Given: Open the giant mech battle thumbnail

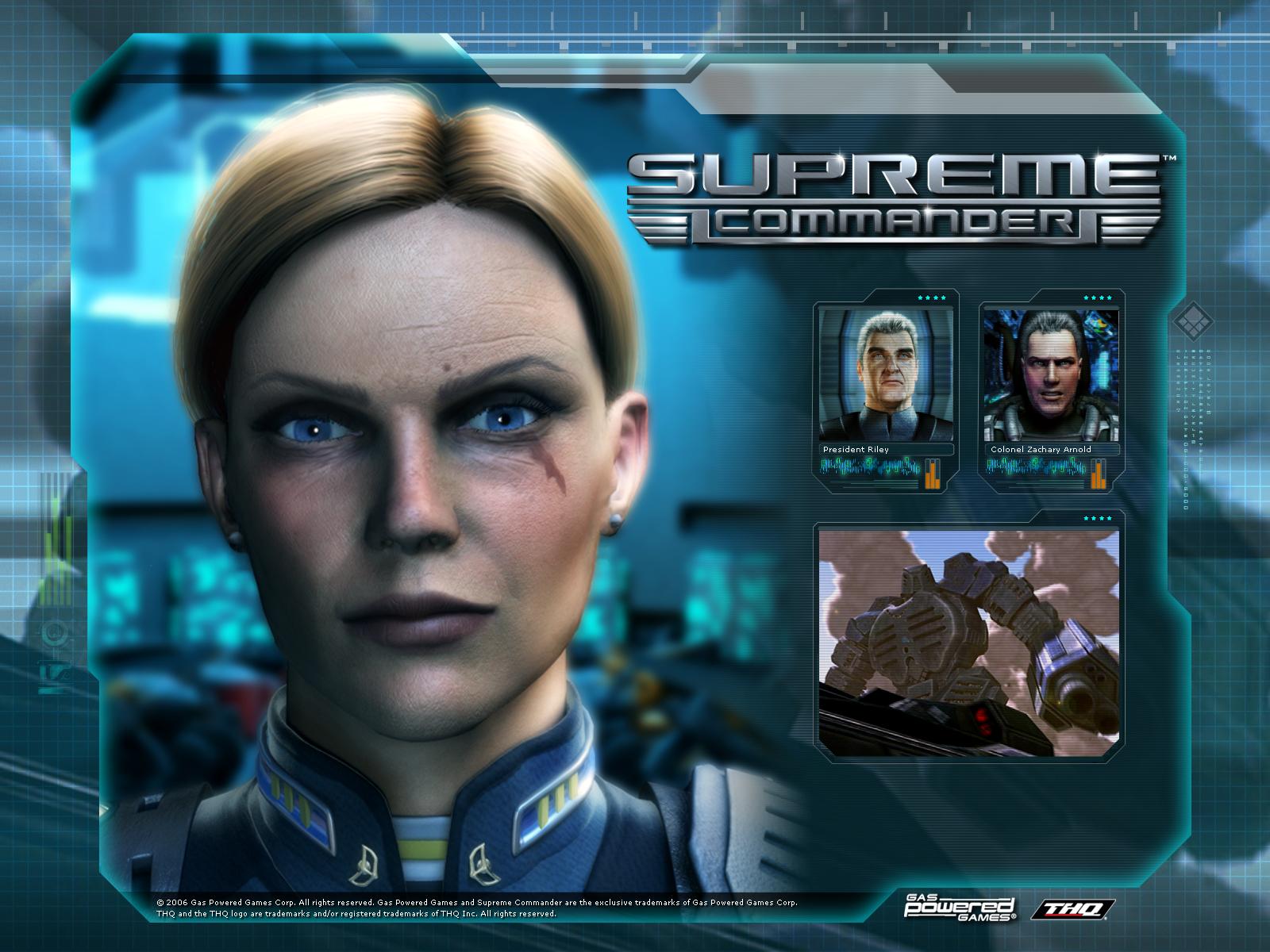Looking at the screenshot, I should click(x=969, y=642).
